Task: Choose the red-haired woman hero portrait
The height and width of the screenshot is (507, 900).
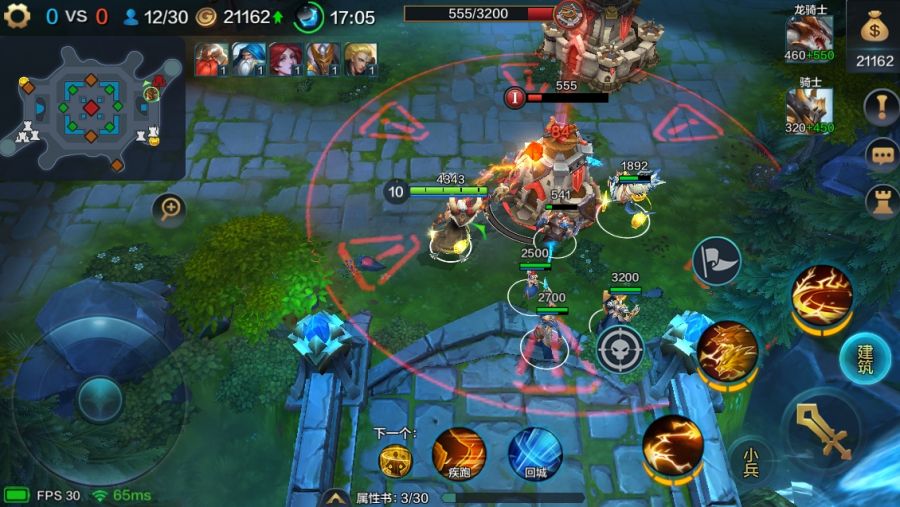Action: [x=286, y=60]
